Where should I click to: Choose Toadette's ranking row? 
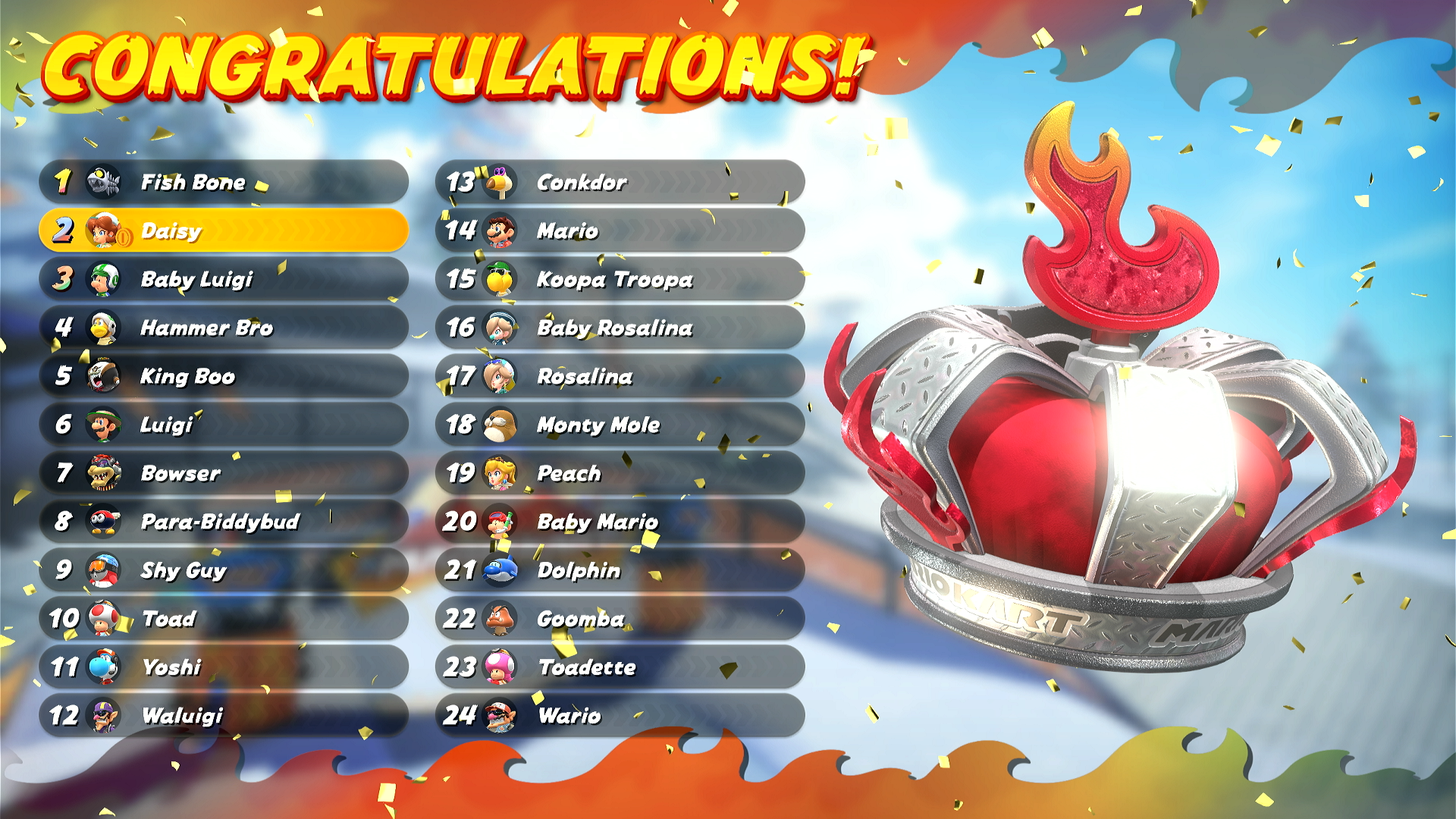[620, 667]
